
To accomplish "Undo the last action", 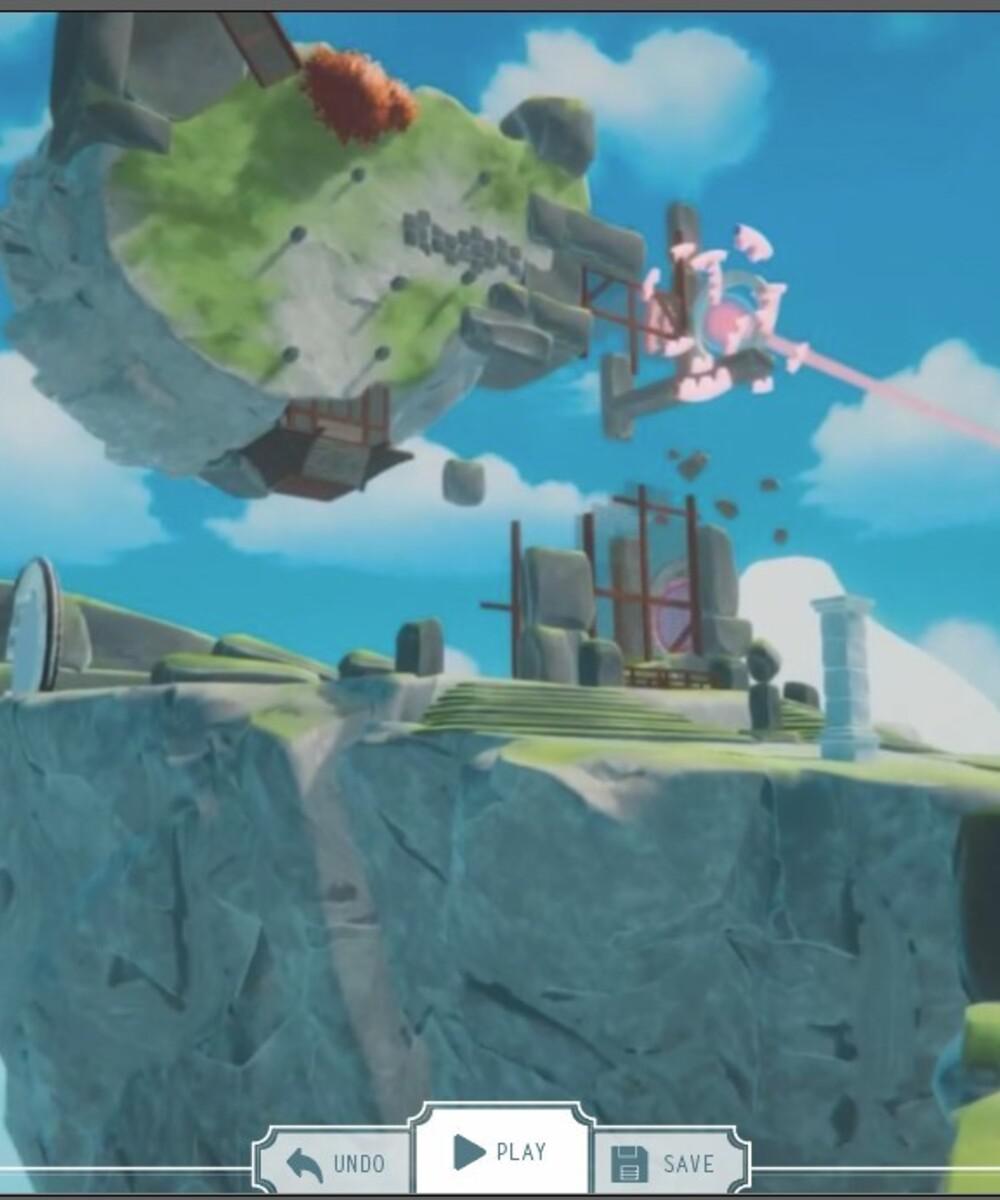I will (334, 1162).
